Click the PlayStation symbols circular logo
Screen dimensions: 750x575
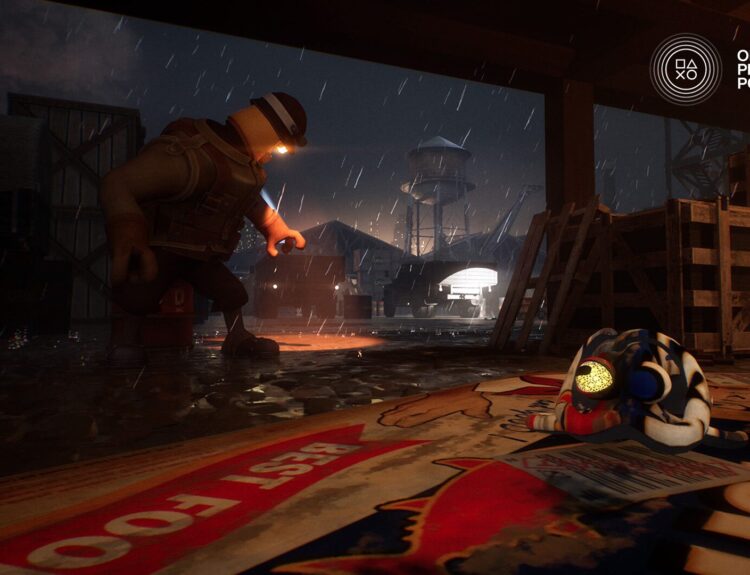(685, 69)
